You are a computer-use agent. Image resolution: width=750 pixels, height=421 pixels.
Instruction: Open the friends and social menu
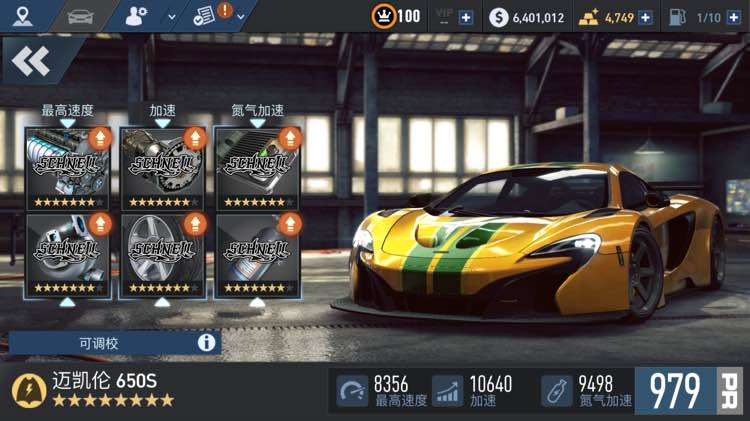click(142, 15)
